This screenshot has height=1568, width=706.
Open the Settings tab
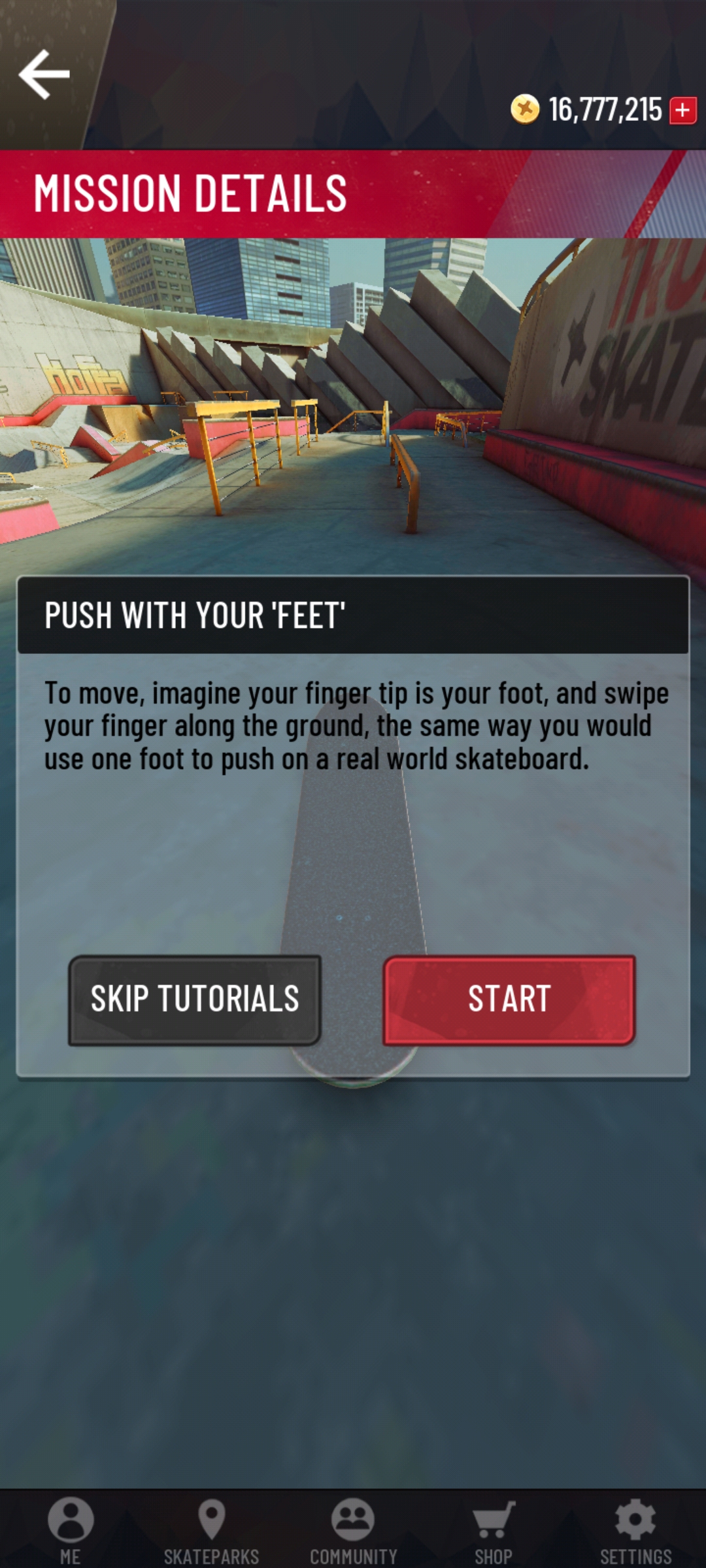coord(635,1529)
